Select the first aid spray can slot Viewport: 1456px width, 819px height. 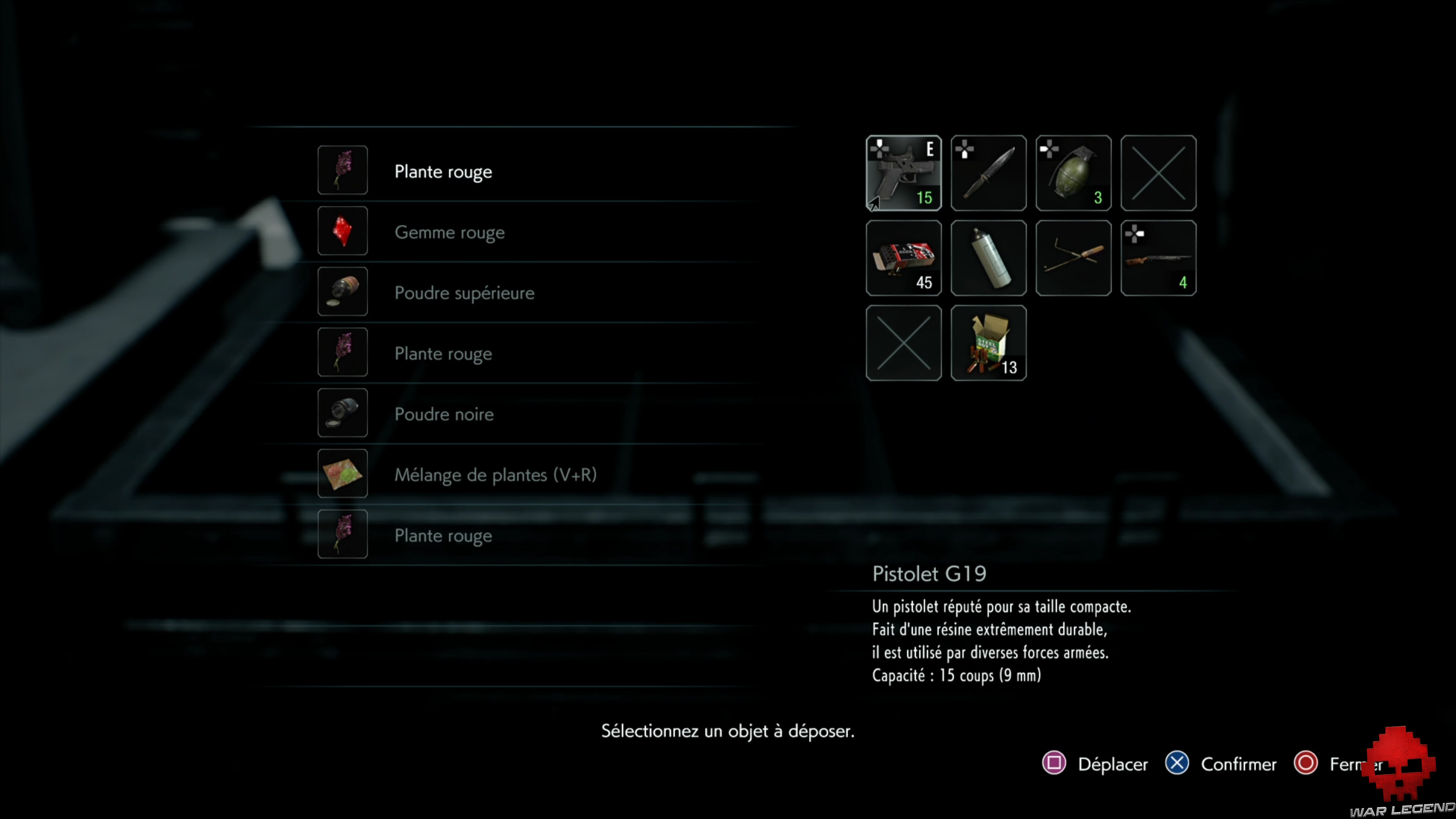[x=988, y=258]
